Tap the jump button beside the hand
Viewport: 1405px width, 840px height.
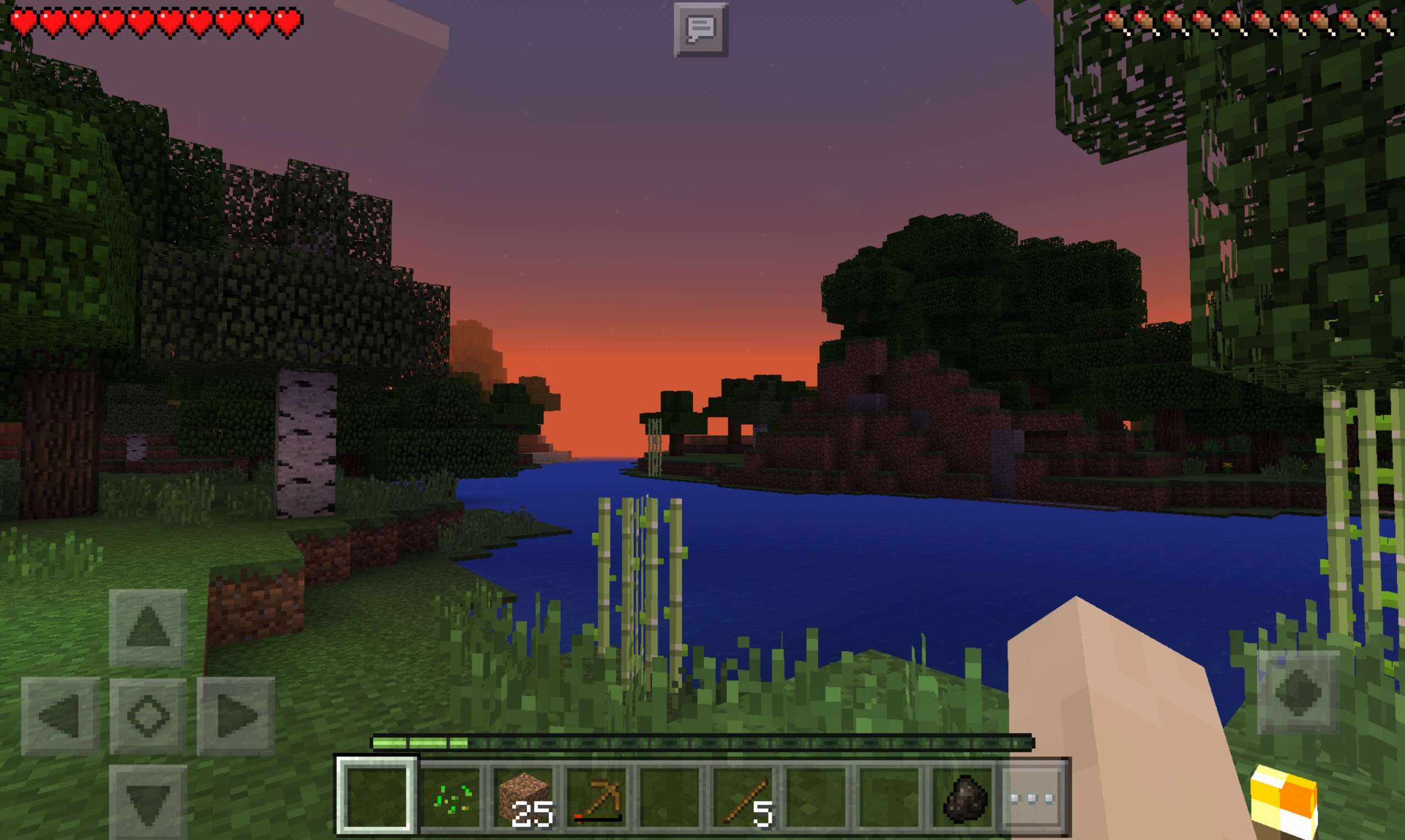1298,692
